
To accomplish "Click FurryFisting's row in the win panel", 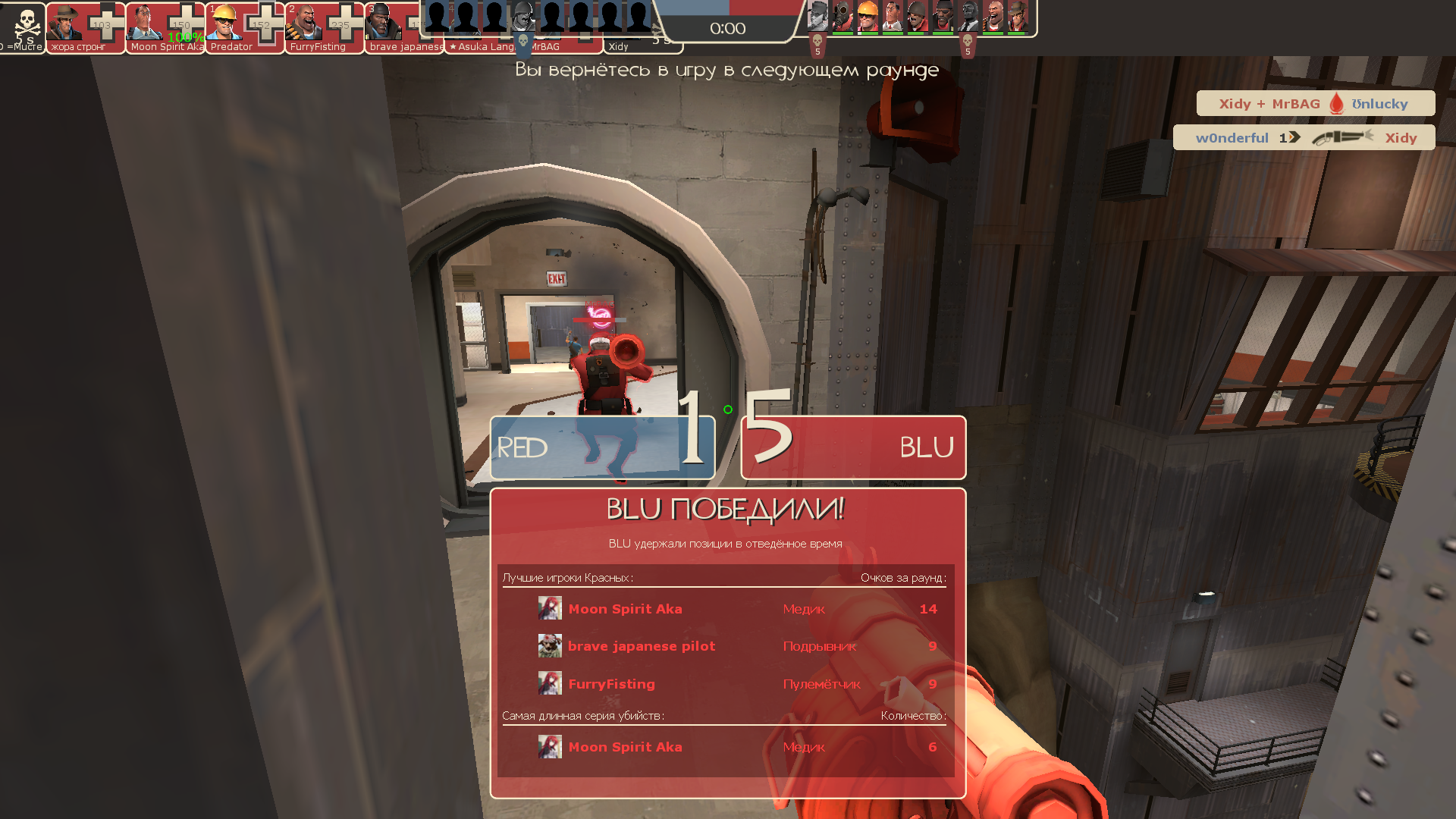I will coord(726,684).
